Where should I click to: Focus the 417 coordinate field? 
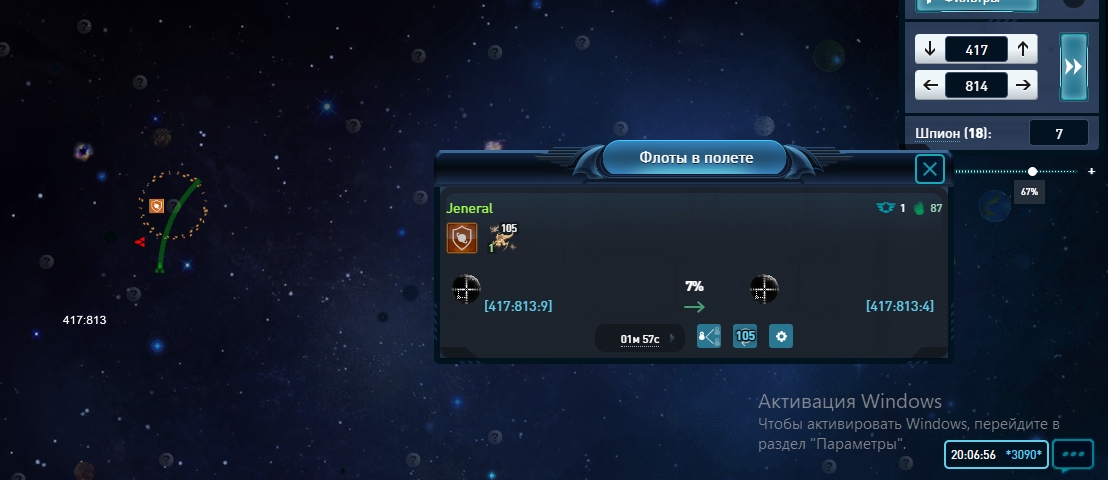976,48
